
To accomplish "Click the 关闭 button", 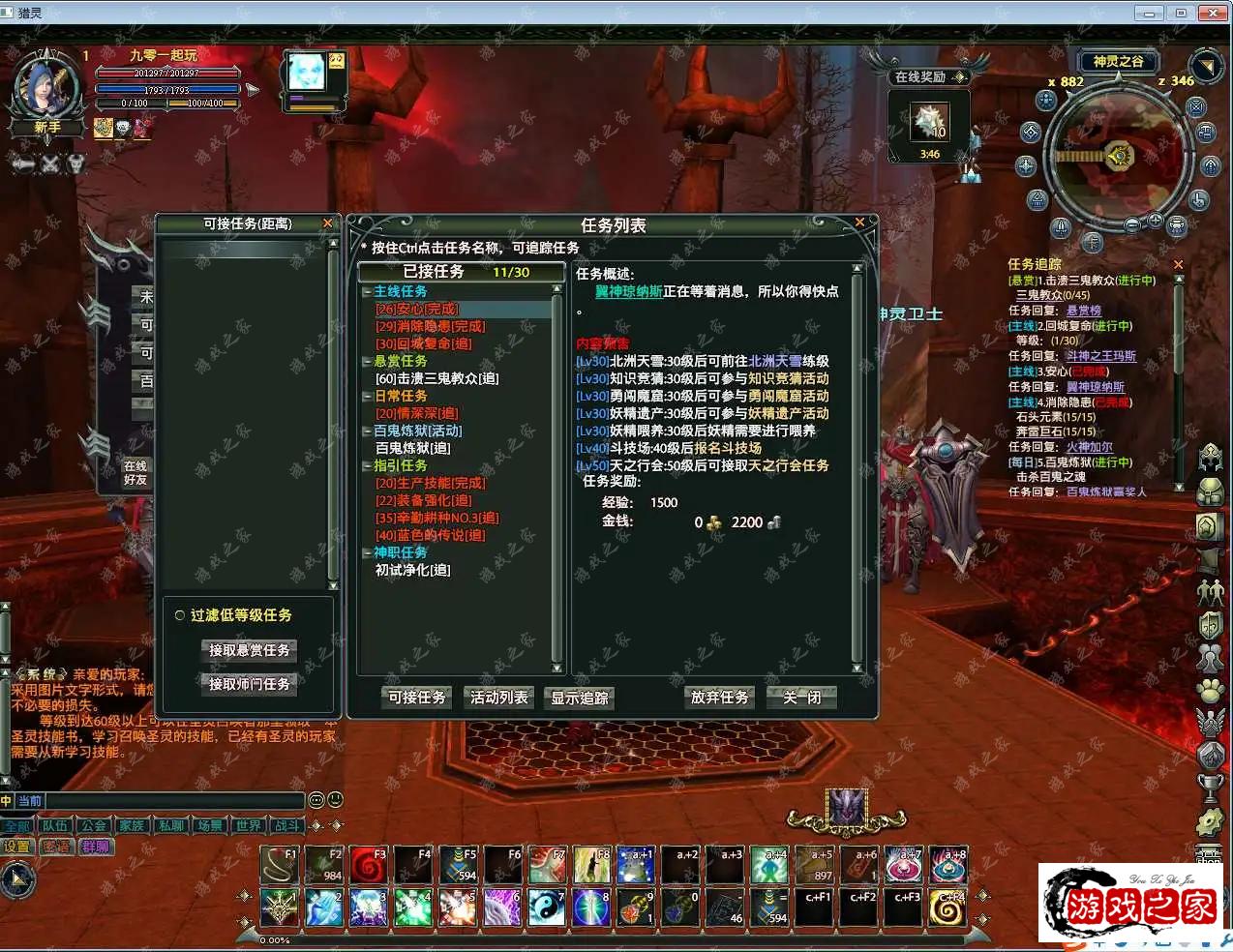I will 801,698.
